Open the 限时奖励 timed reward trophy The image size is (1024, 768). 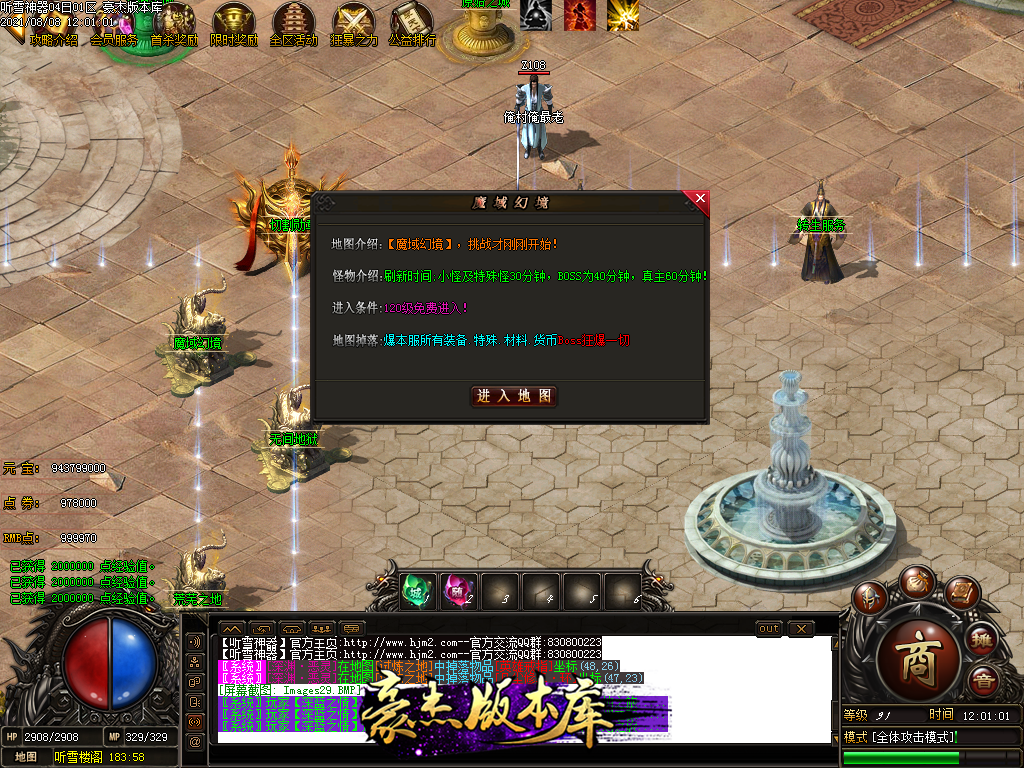233,22
